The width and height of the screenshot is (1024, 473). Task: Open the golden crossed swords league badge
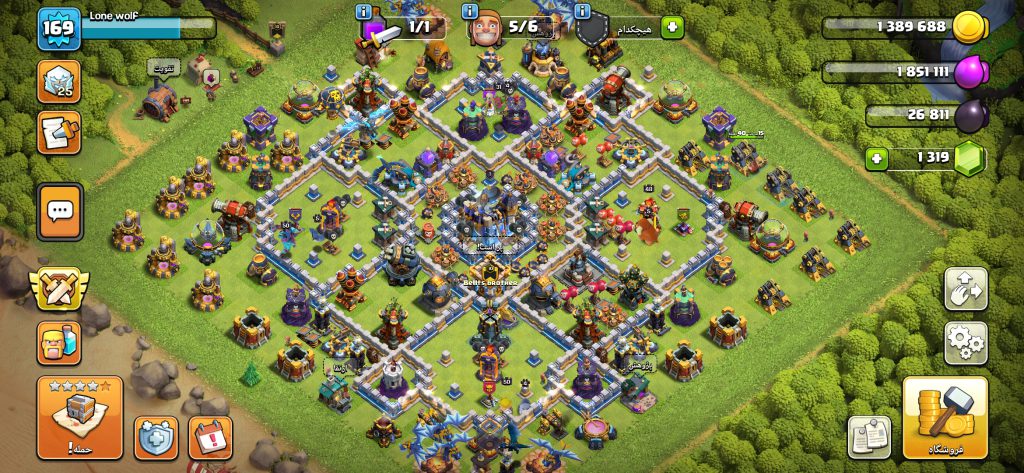(x=57, y=290)
